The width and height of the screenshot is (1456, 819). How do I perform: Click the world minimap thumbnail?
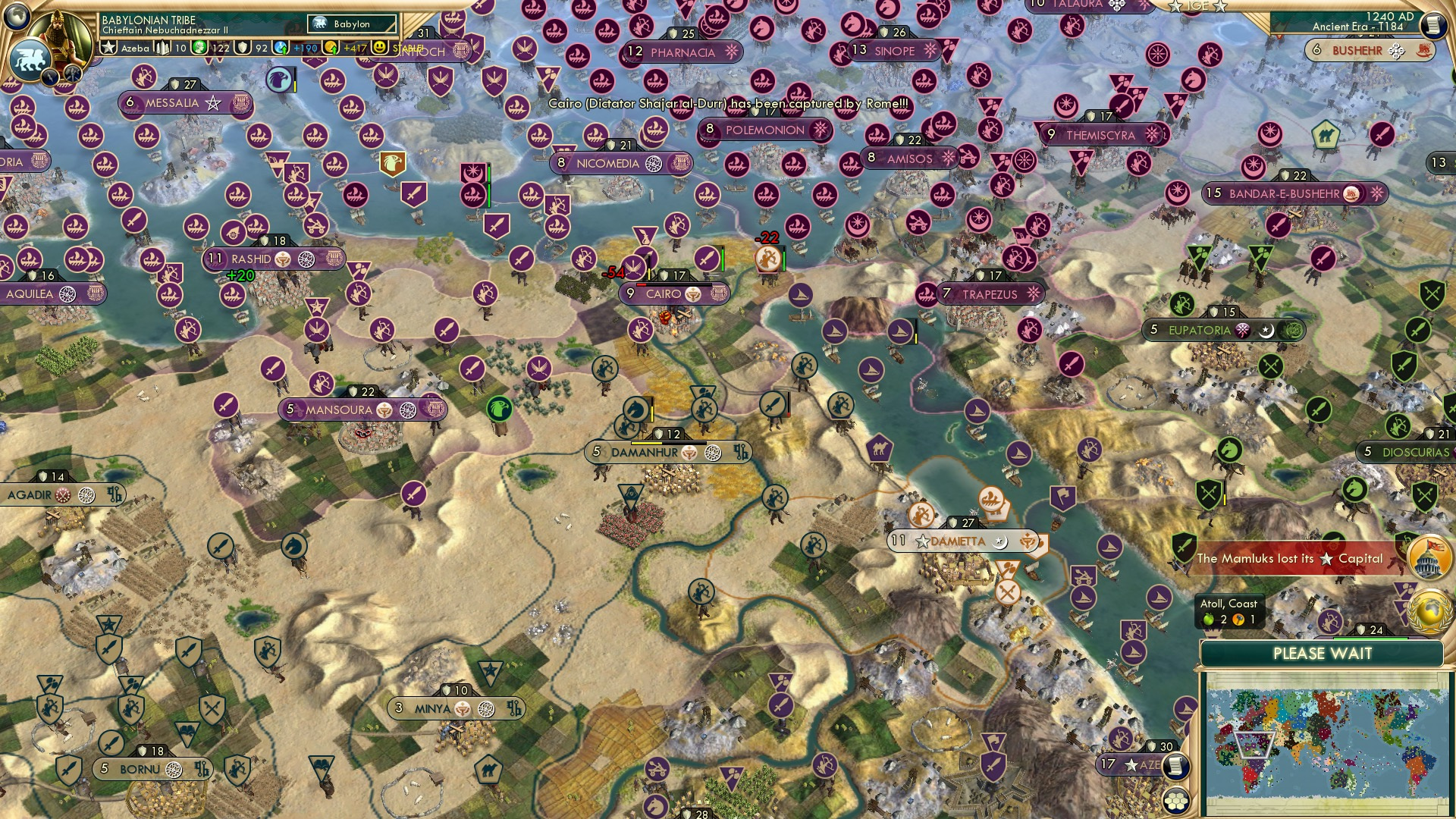1327,743
